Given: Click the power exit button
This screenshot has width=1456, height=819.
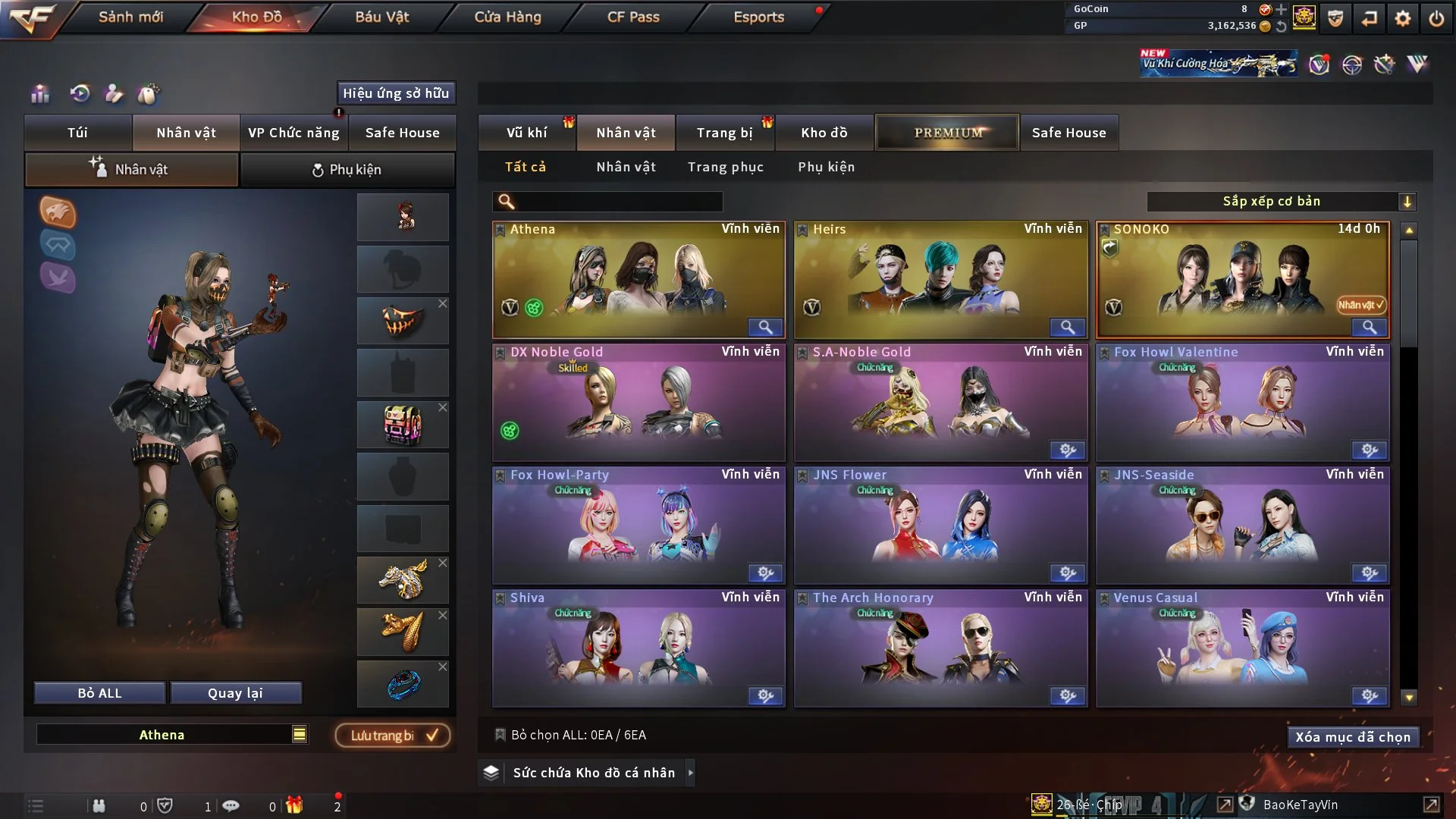Looking at the screenshot, I should pos(1436,18).
